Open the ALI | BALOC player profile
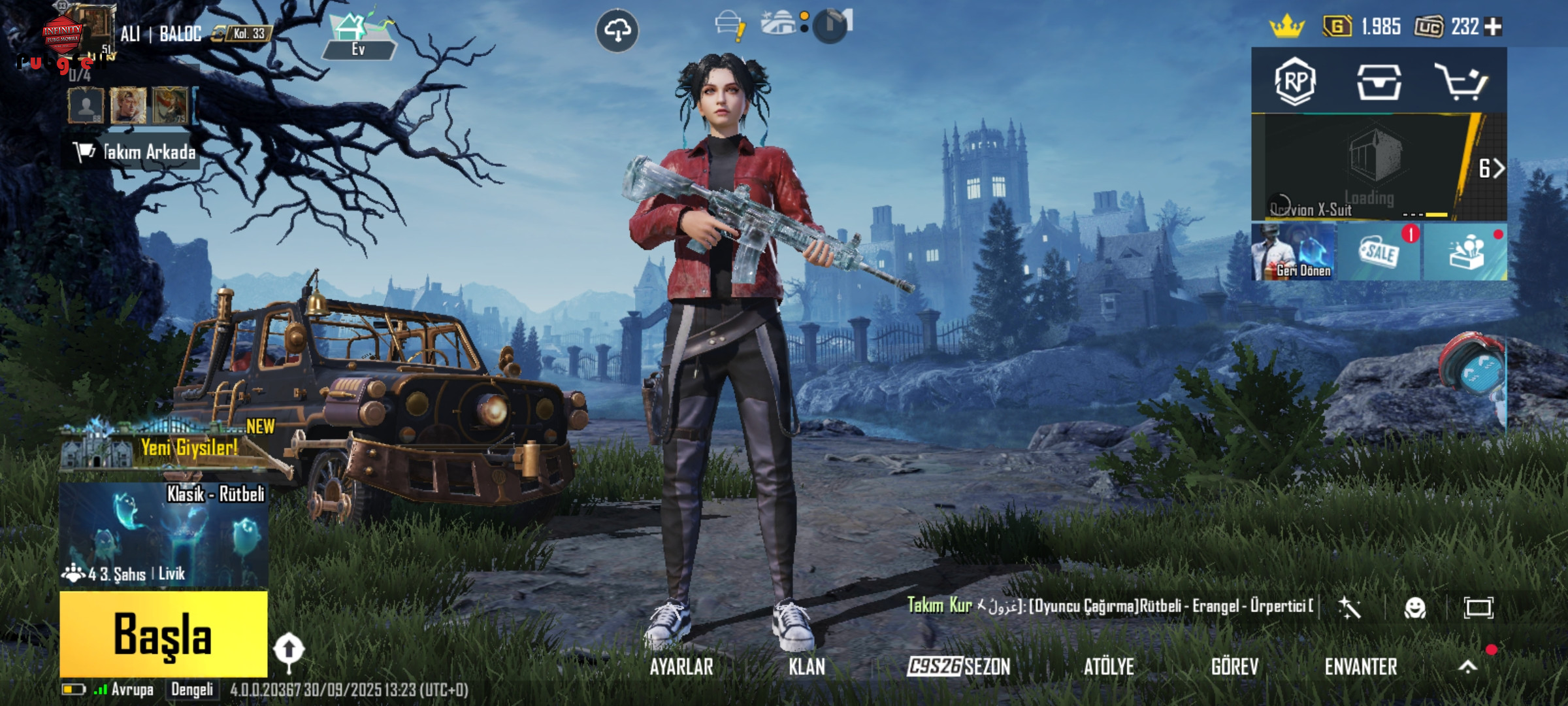The height and width of the screenshot is (706, 1568). click(x=160, y=33)
